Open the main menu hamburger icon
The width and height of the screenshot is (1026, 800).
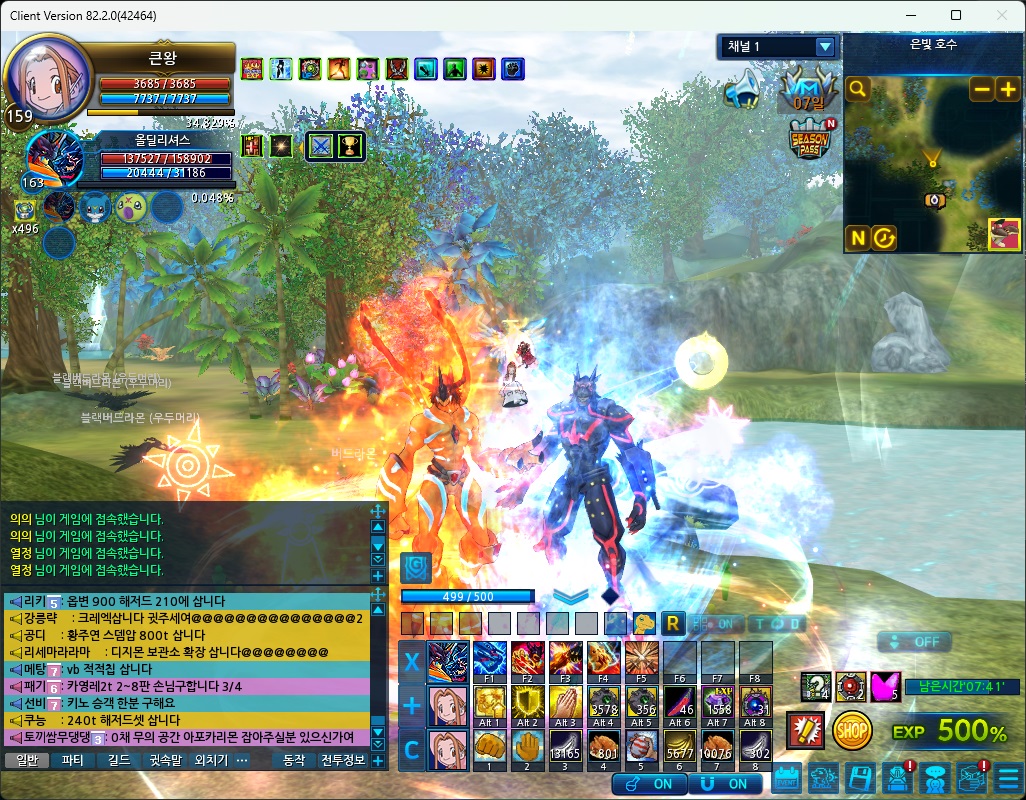click(x=1009, y=777)
